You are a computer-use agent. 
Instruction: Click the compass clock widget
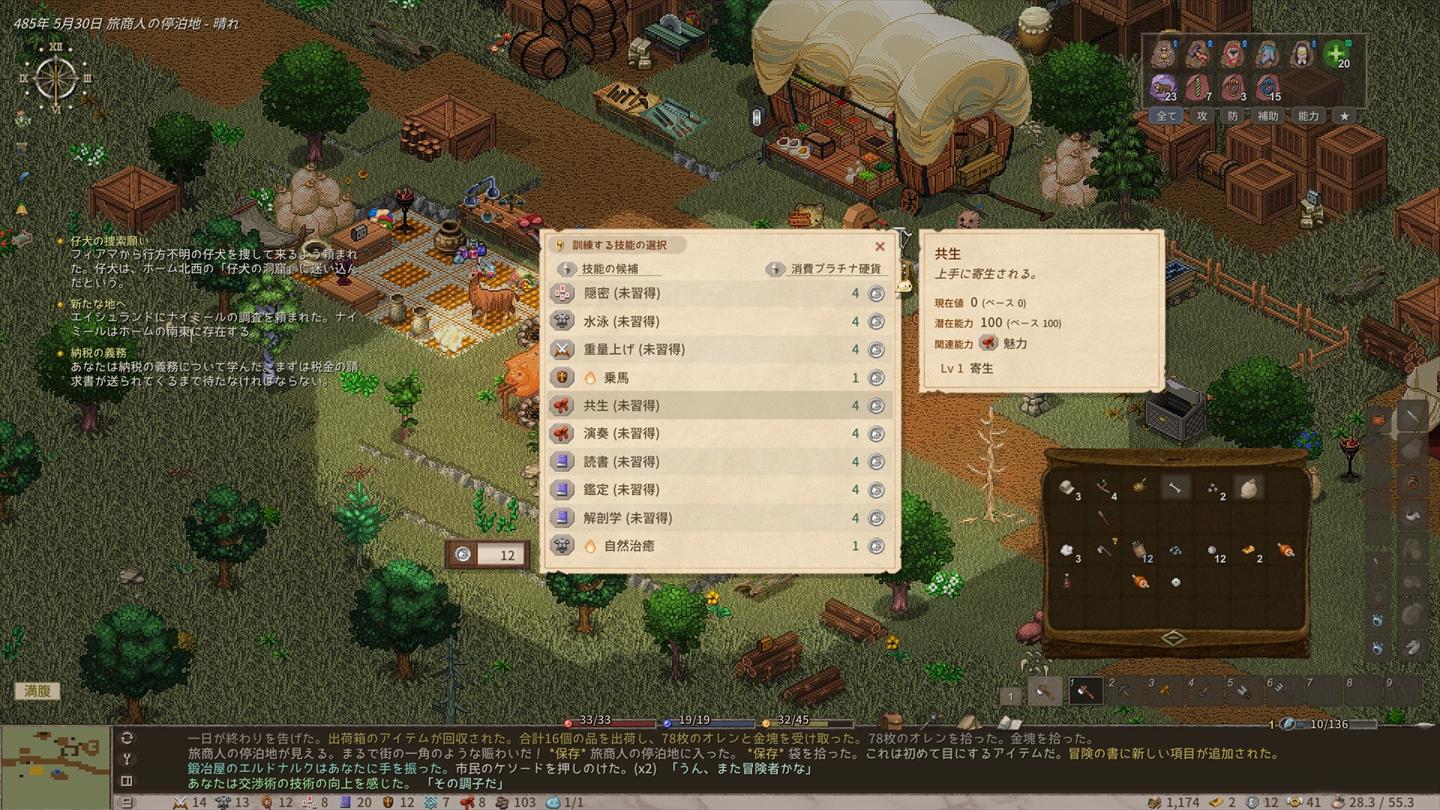tap(56, 79)
